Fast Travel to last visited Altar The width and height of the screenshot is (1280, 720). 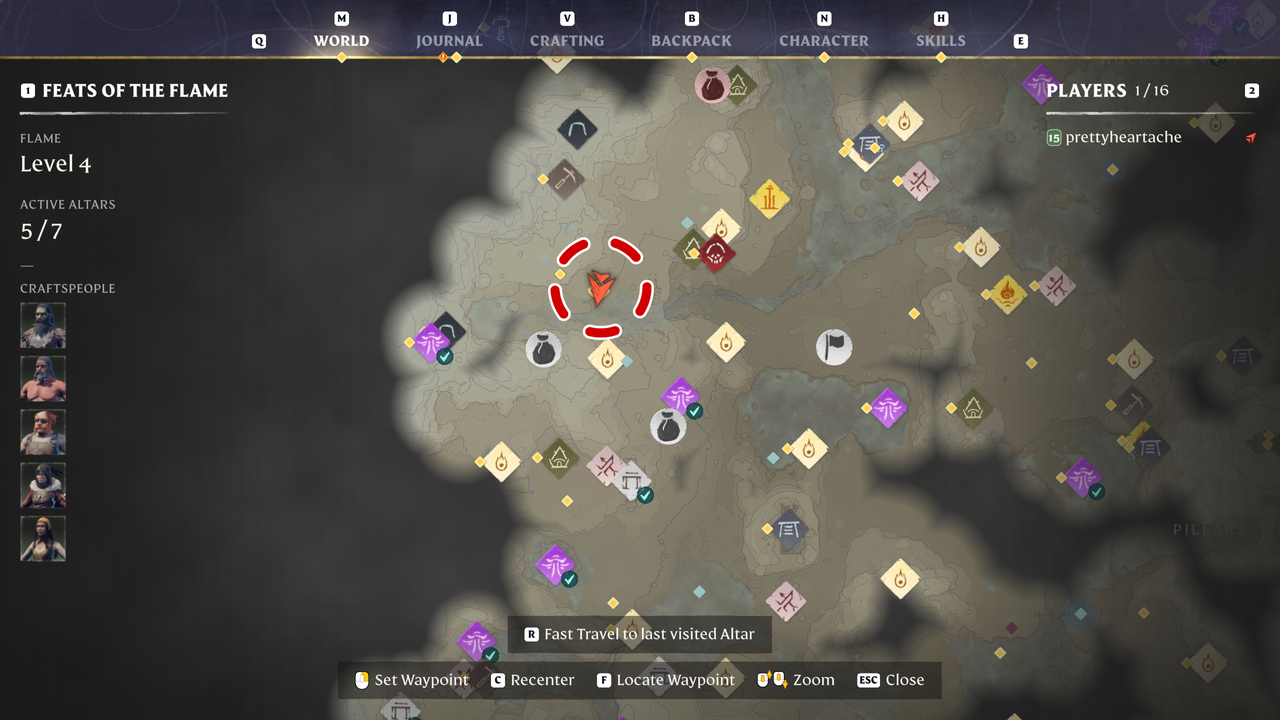pyautogui.click(x=640, y=634)
